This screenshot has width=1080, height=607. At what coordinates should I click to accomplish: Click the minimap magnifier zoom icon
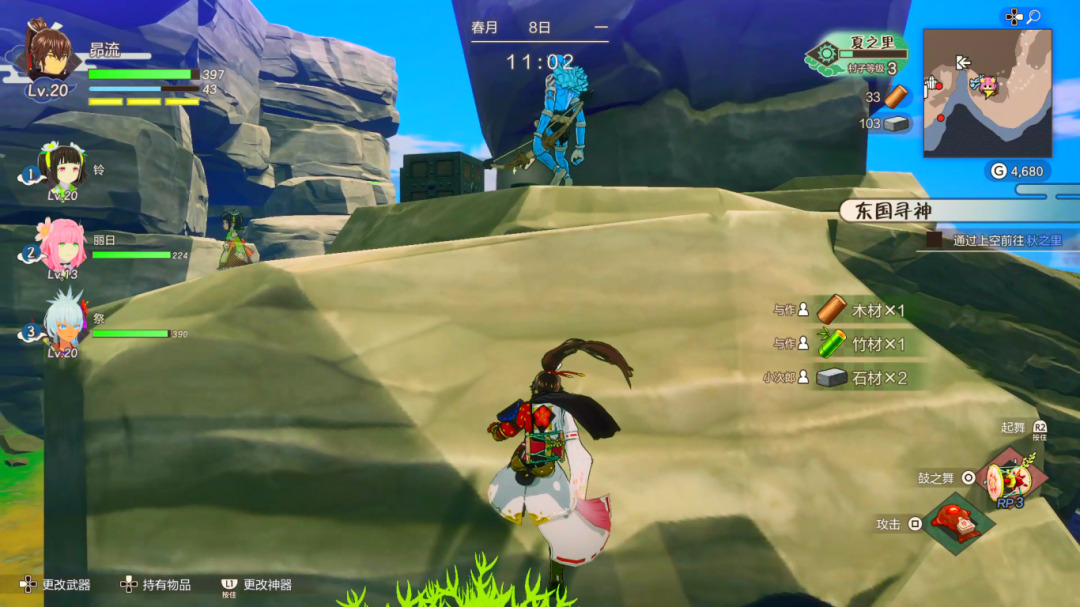1033,17
